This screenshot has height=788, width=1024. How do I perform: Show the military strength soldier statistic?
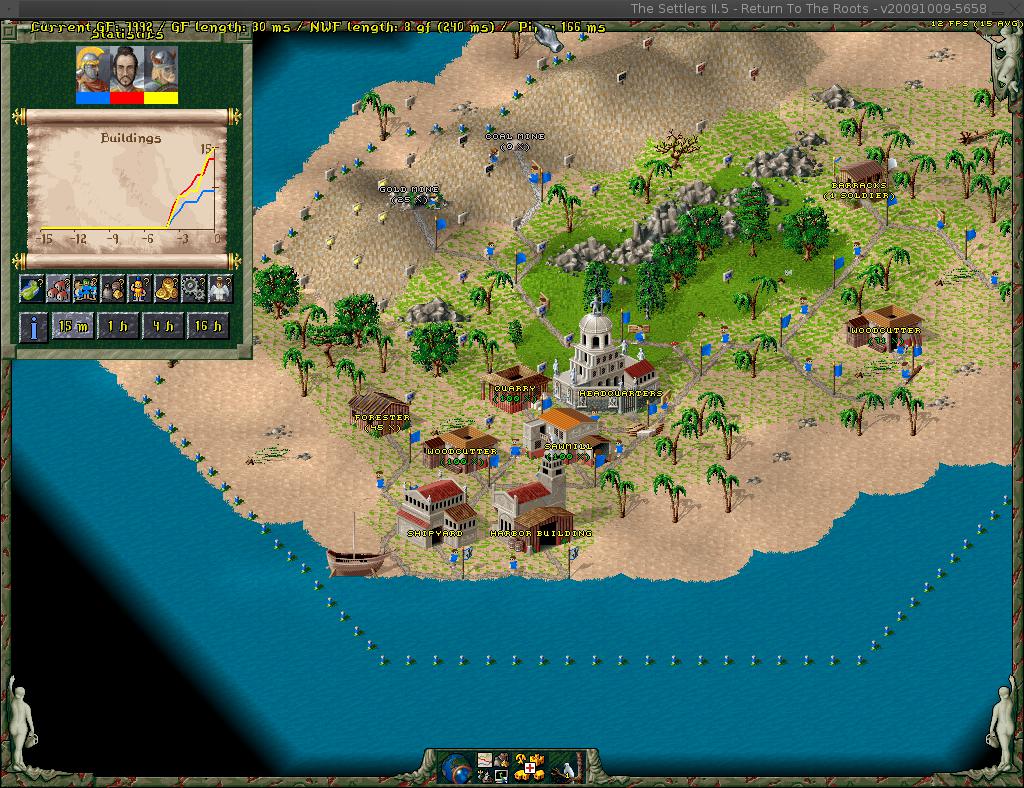140,289
